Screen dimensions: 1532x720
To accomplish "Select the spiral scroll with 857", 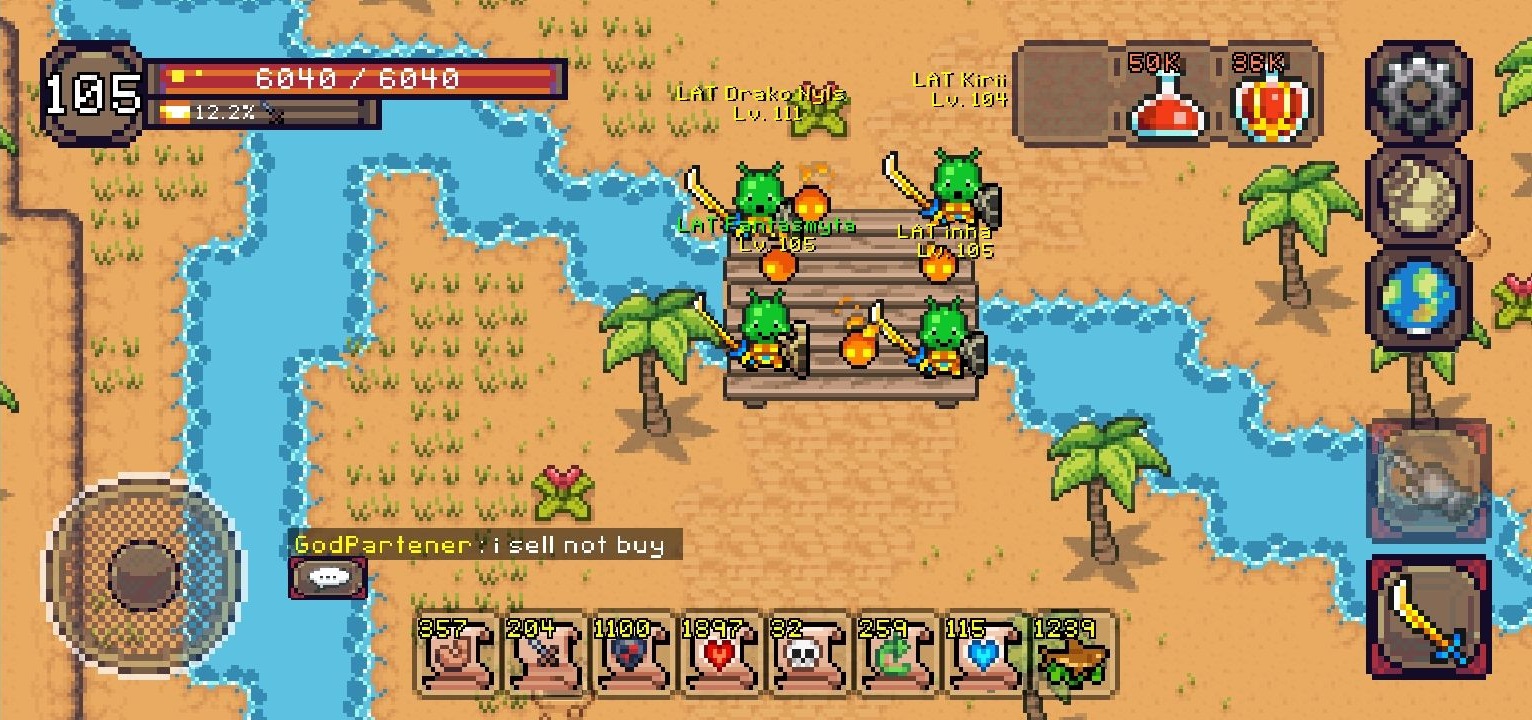I will pyautogui.click(x=457, y=655).
